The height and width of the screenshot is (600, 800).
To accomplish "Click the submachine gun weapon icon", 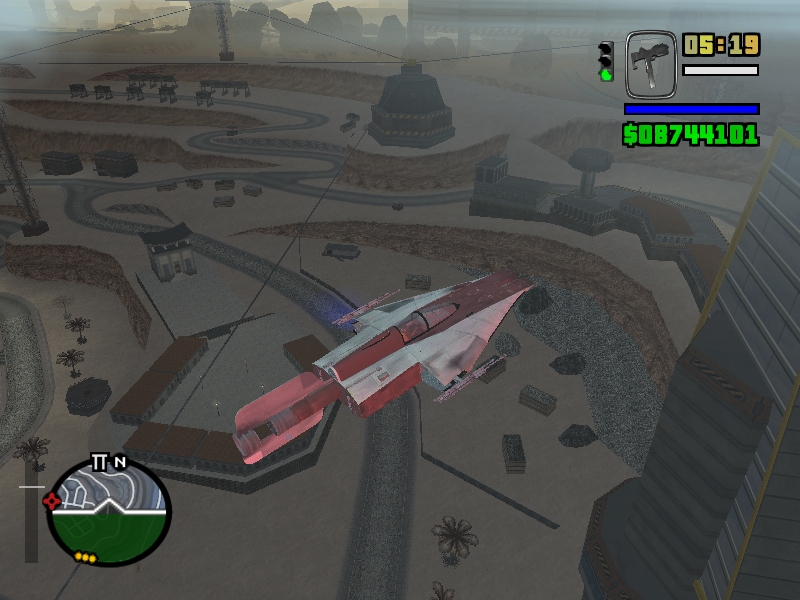I will click(x=651, y=64).
